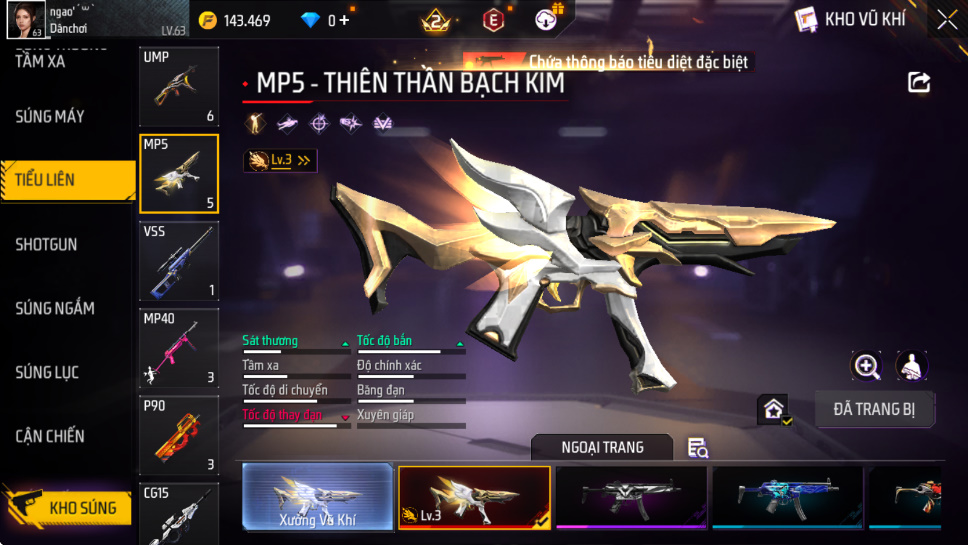Open the SÚNG NGẮM category
Image resolution: width=968 pixels, height=545 pixels.
pyautogui.click(x=55, y=308)
